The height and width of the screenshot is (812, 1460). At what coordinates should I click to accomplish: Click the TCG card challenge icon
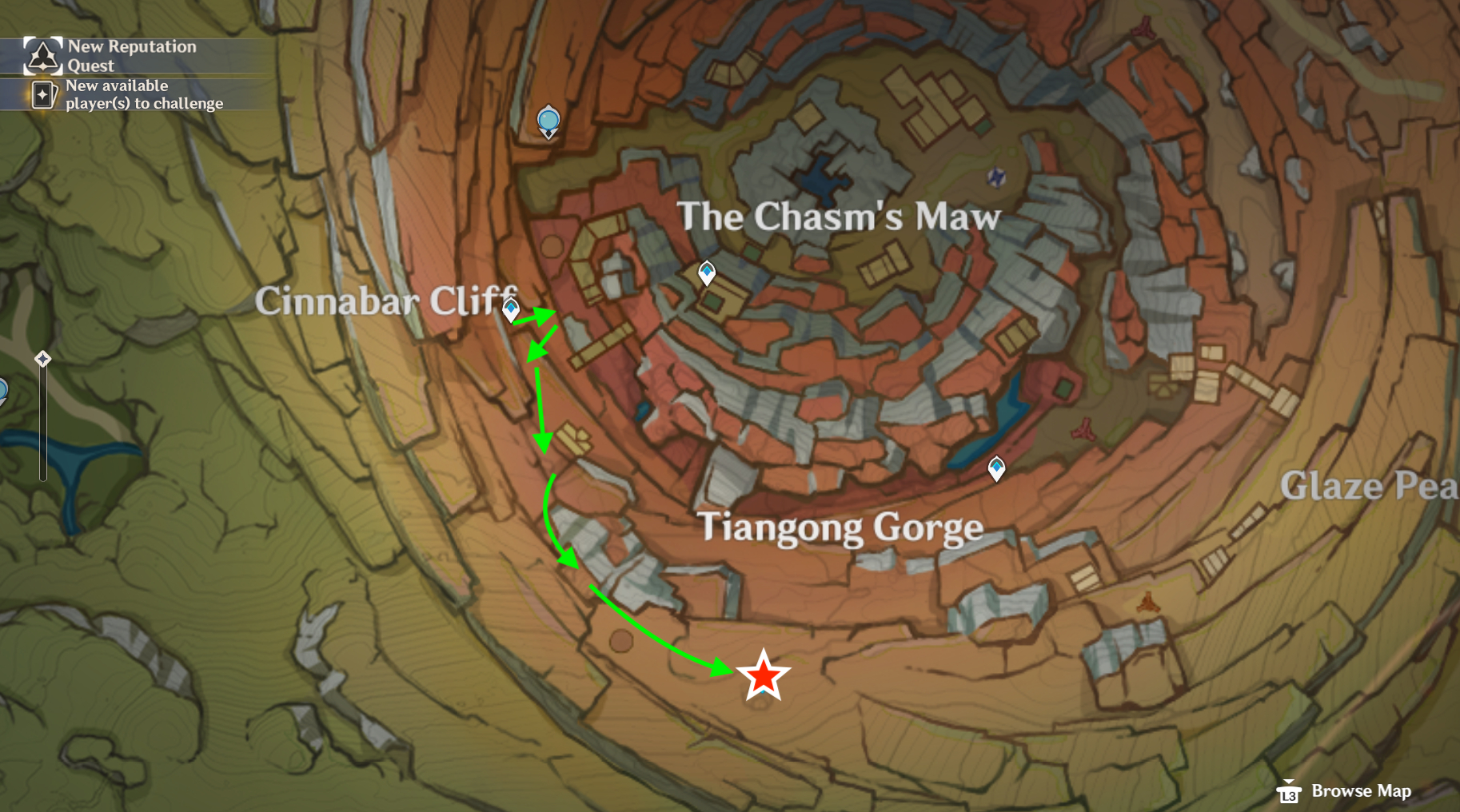tap(44, 94)
